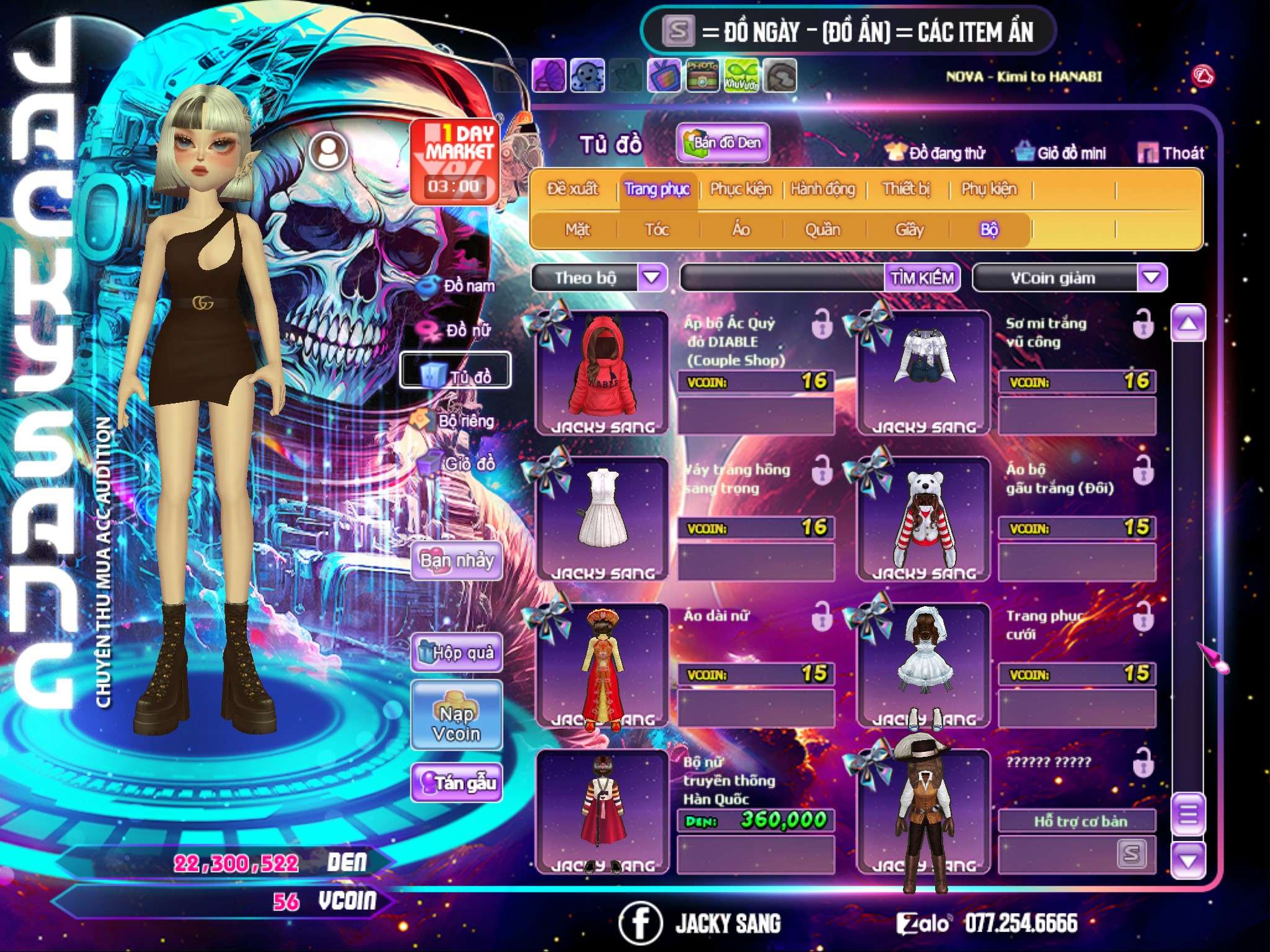Viewport: 1270px width, 952px height.
Task: Select the red DIABLE devil outfit thumbnail
Action: tap(602, 372)
